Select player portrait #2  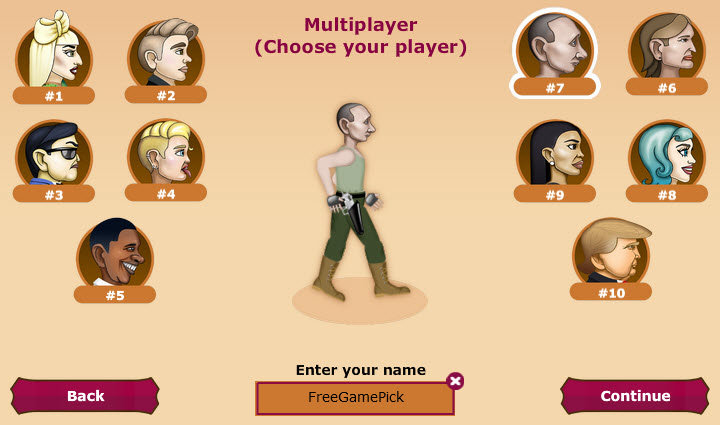[x=166, y=56]
